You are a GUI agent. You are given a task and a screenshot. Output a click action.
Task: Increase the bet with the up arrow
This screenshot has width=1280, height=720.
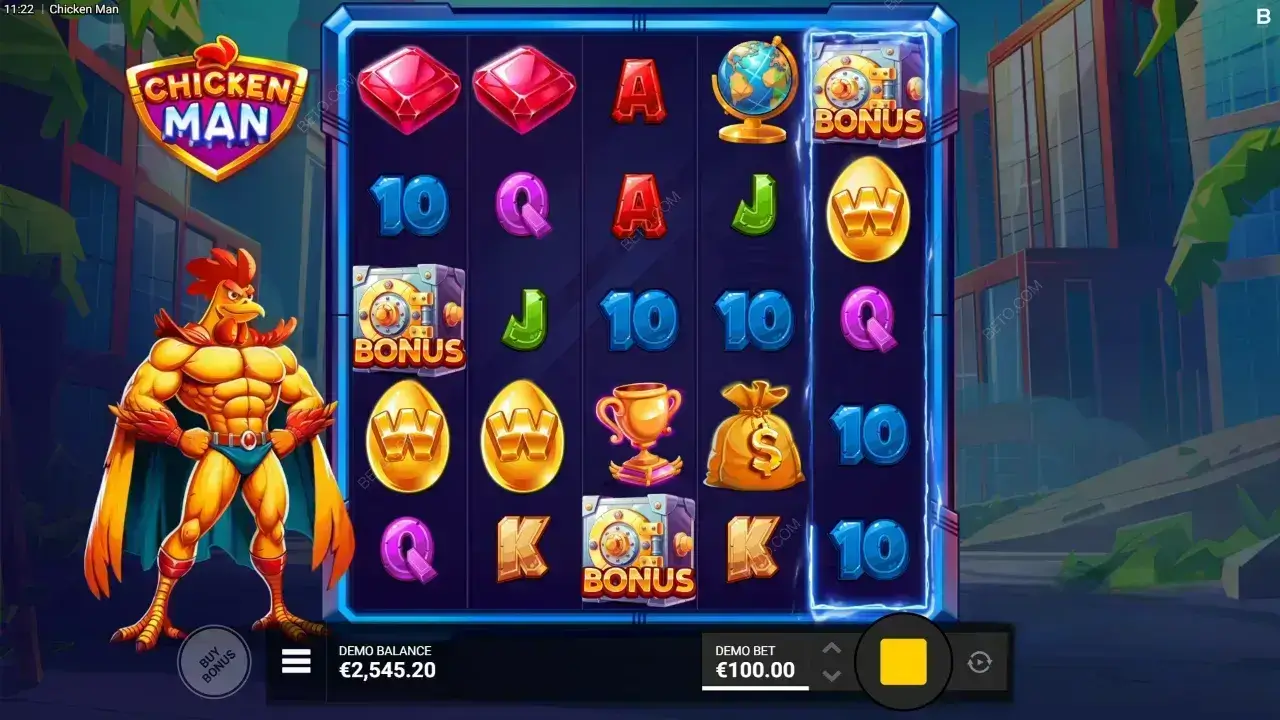coord(830,647)
